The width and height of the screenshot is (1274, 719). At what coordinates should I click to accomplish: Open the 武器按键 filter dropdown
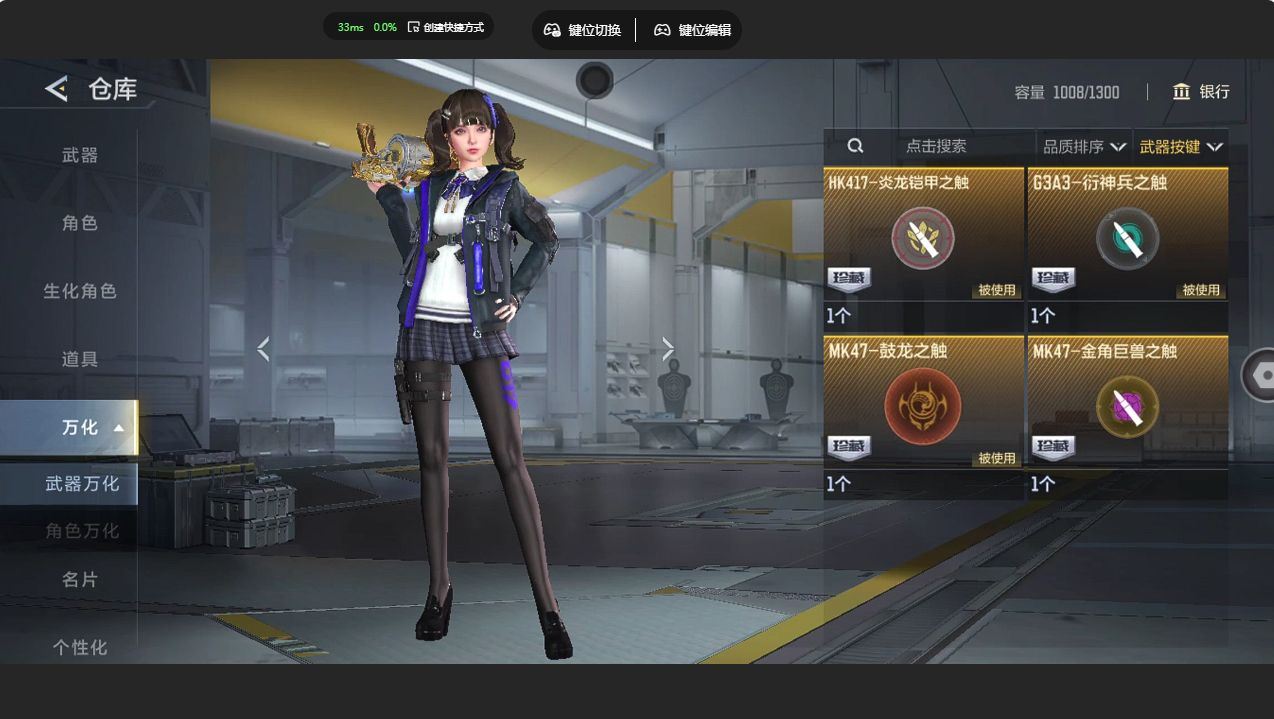[1180, 147]
